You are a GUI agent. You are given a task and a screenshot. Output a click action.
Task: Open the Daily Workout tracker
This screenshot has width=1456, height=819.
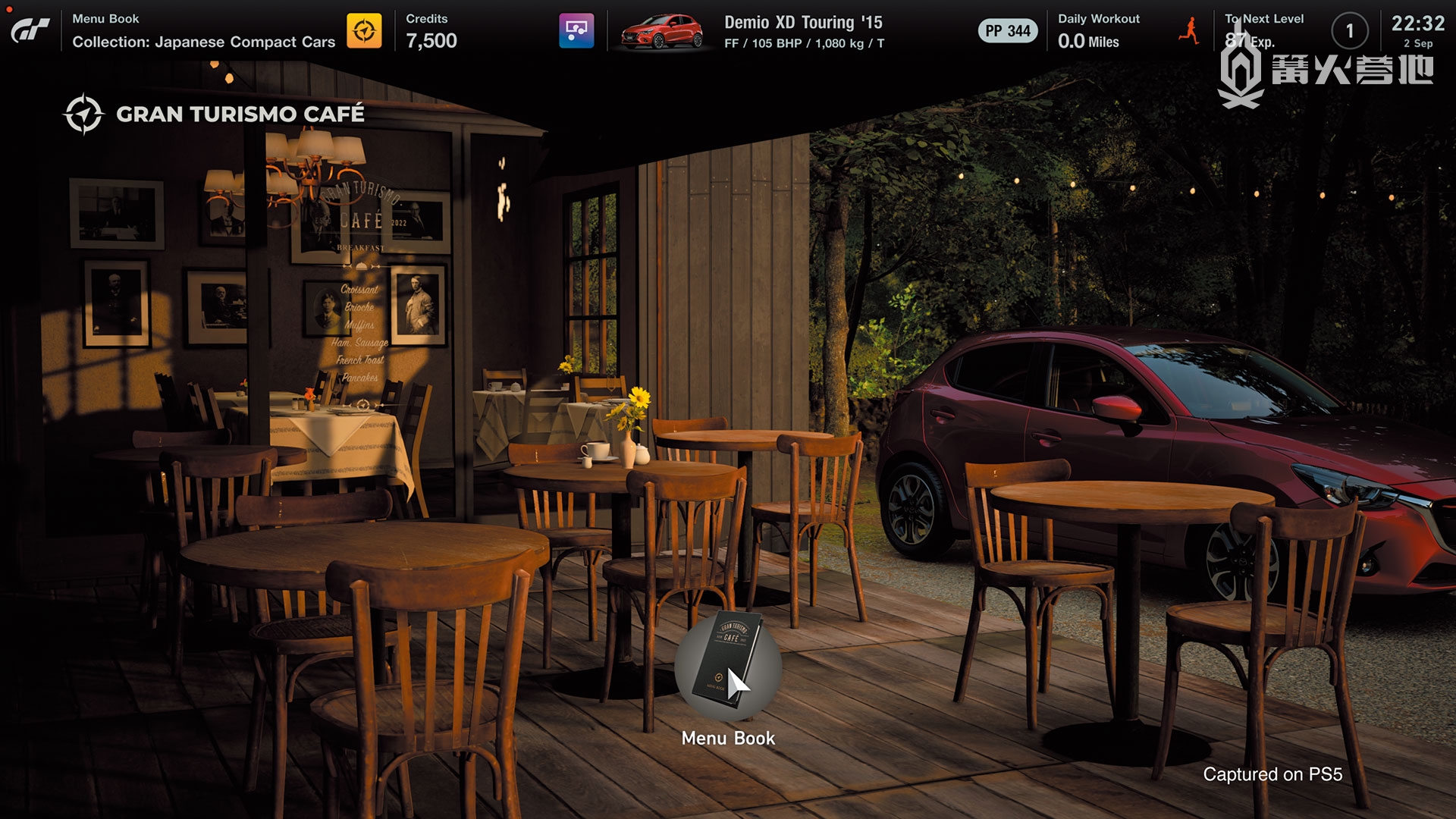pos(1098,31)
